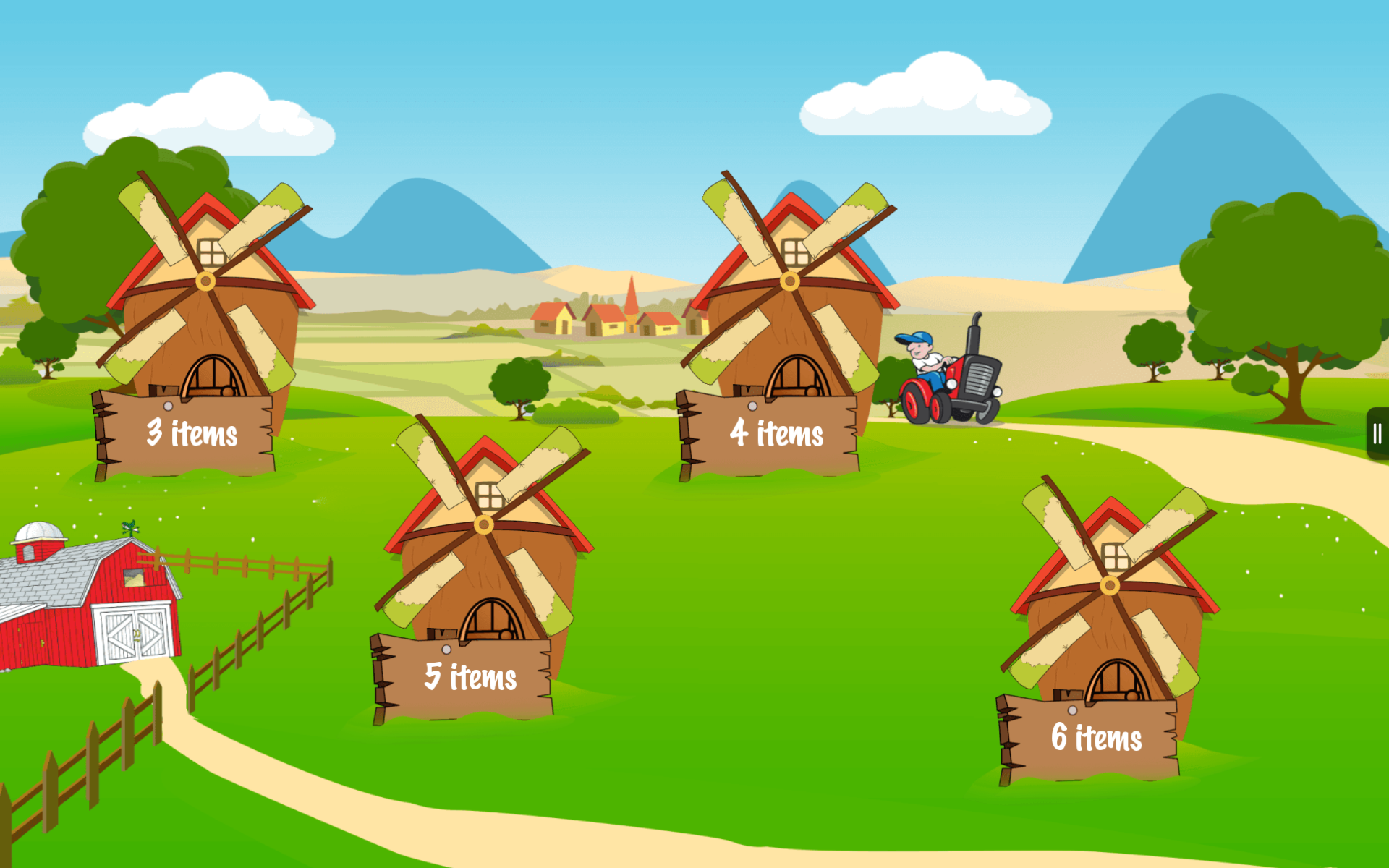Click the 3 items wooden sign
Viewport: 1389px width, 868px height.
click(192, 434)
